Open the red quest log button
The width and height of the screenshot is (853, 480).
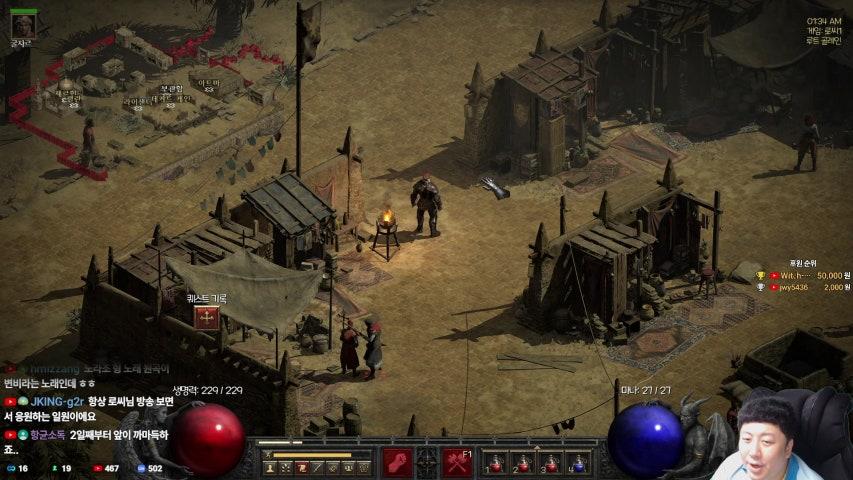pyautogui.click(x=207, y=318)
